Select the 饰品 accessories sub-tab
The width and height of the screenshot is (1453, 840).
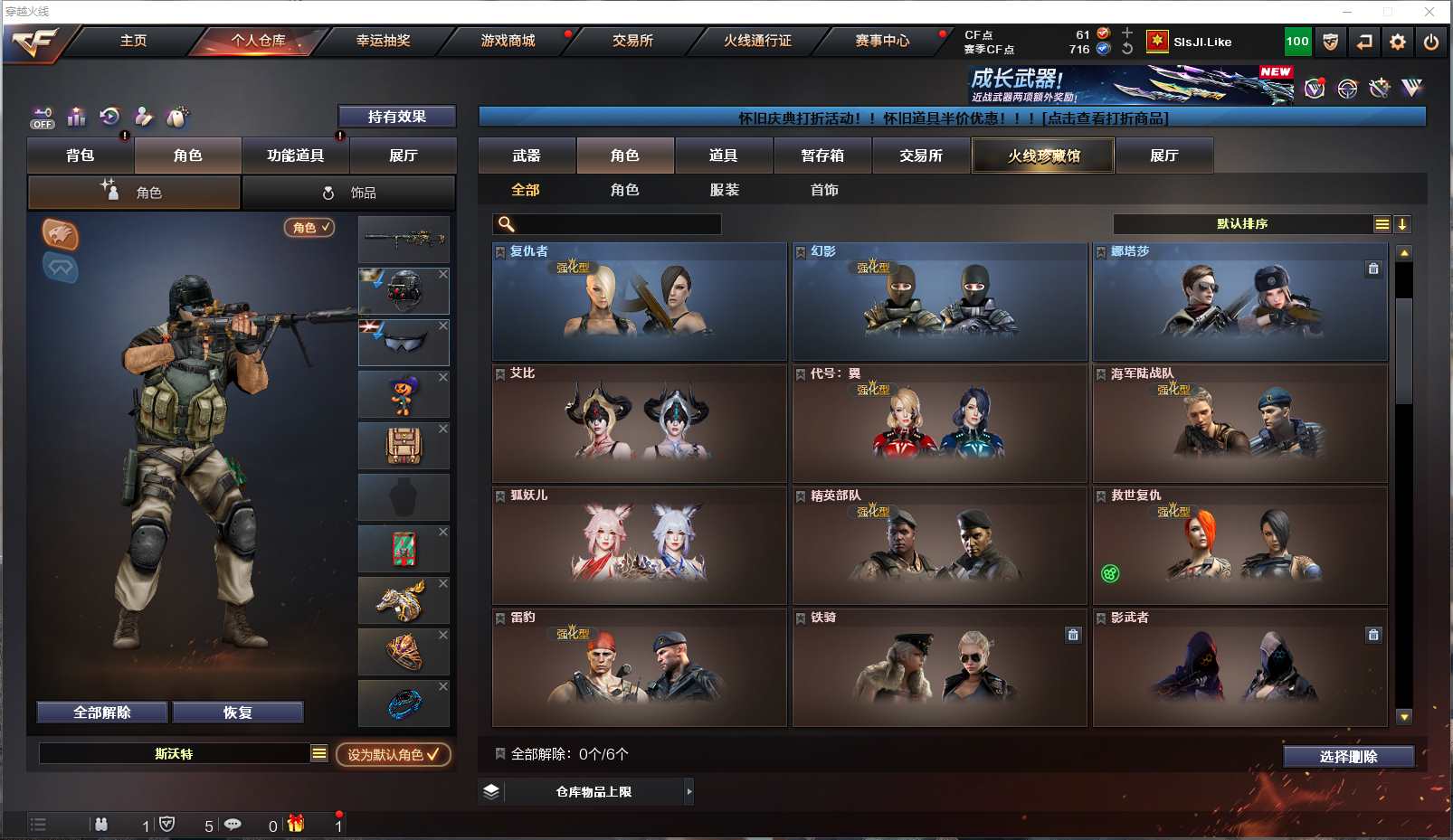348,193
